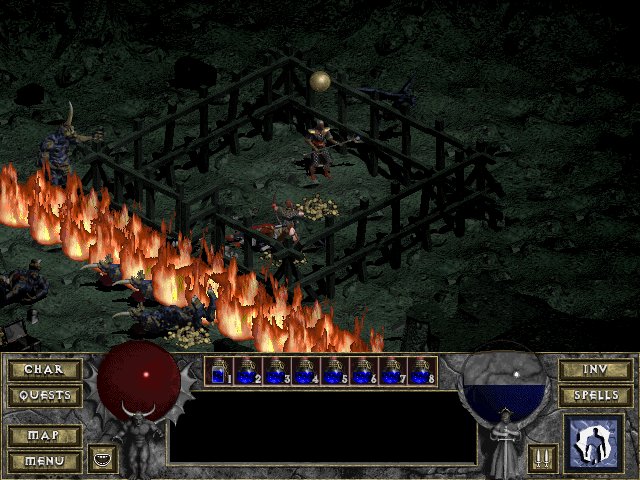Show the QUESTS log
640x480 pixels.
(44, 396)
